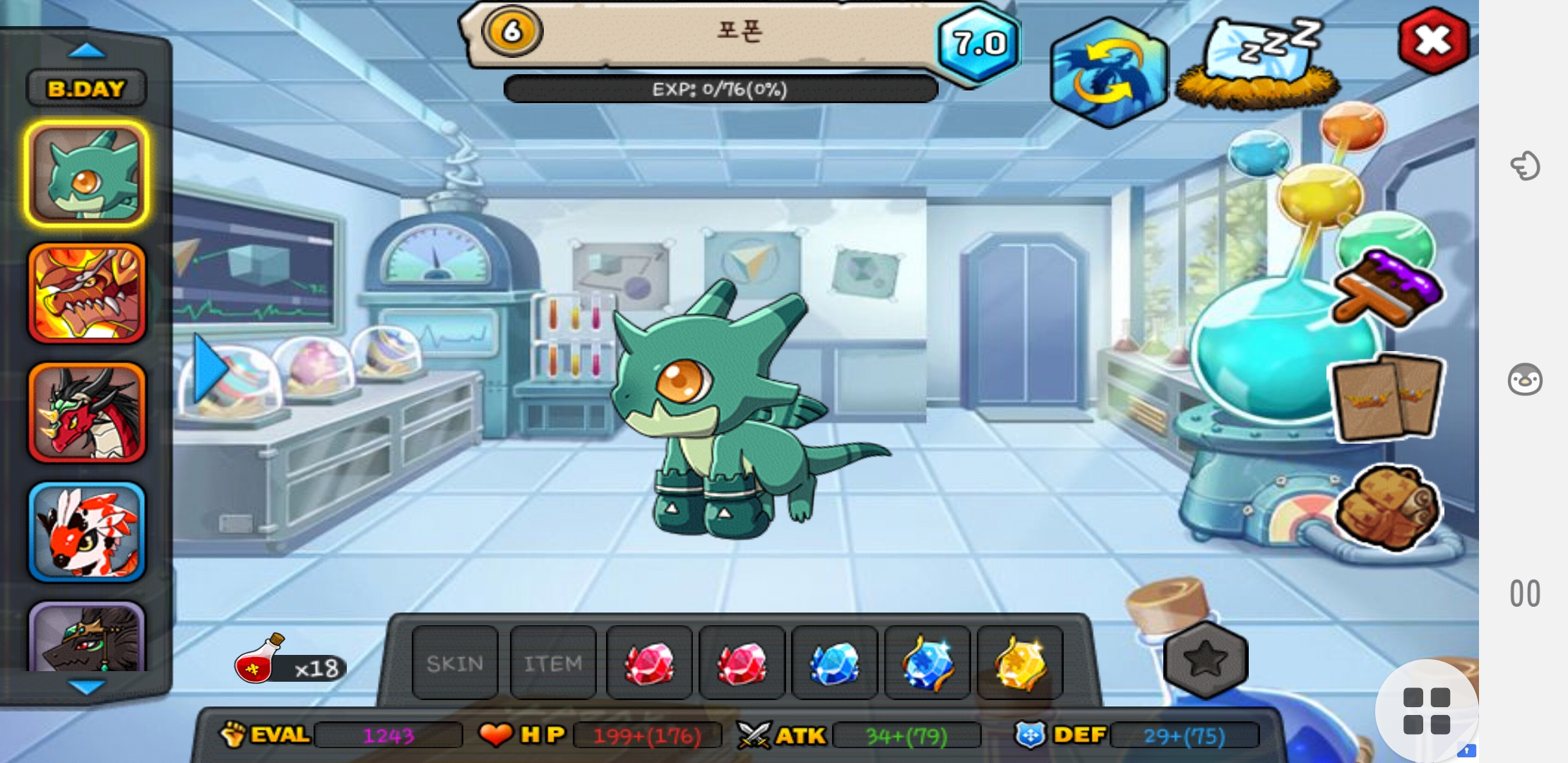Expand the side panel with right arrow

click(209, 369)
